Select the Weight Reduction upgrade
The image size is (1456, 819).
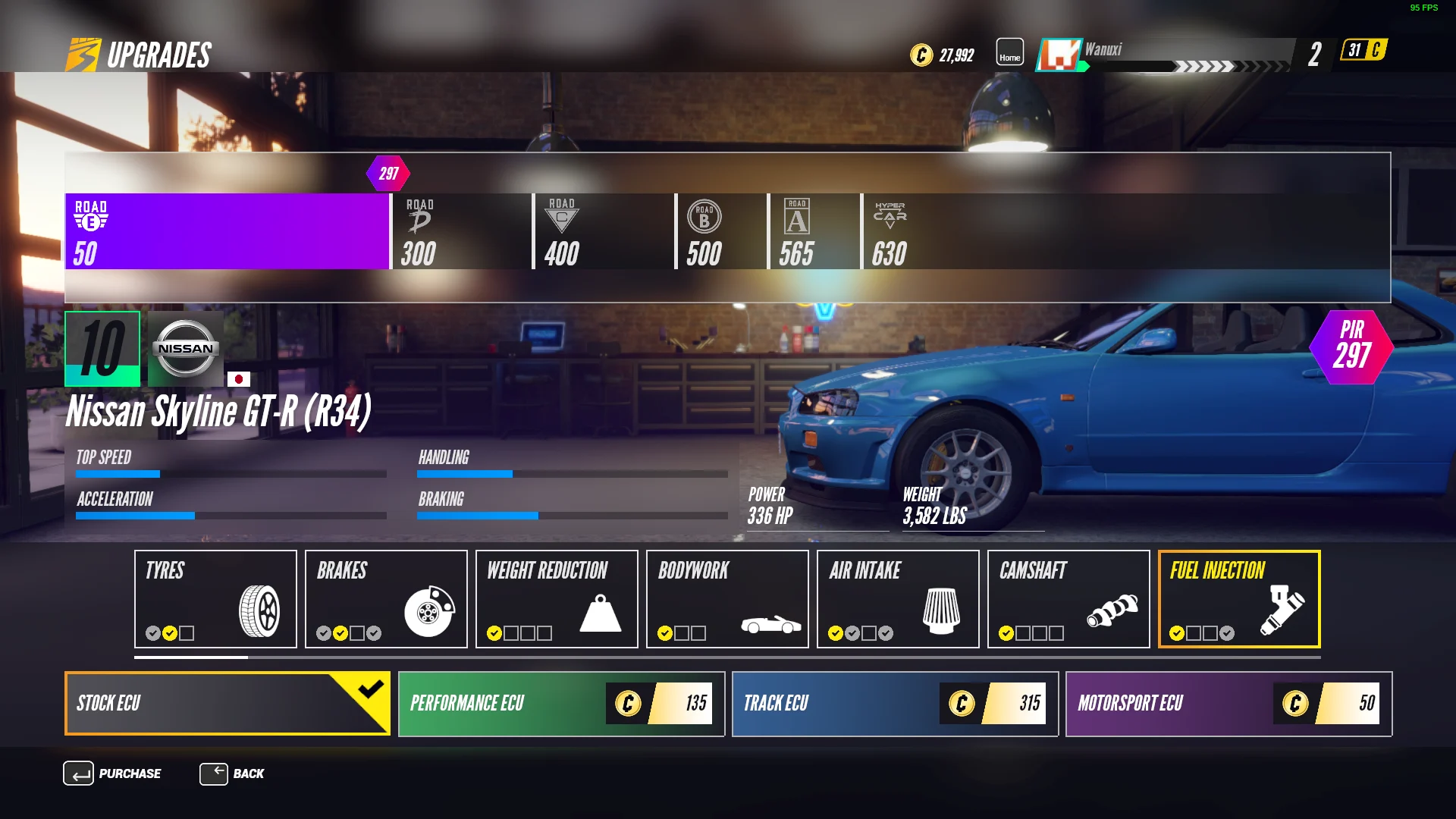(557, 599)
